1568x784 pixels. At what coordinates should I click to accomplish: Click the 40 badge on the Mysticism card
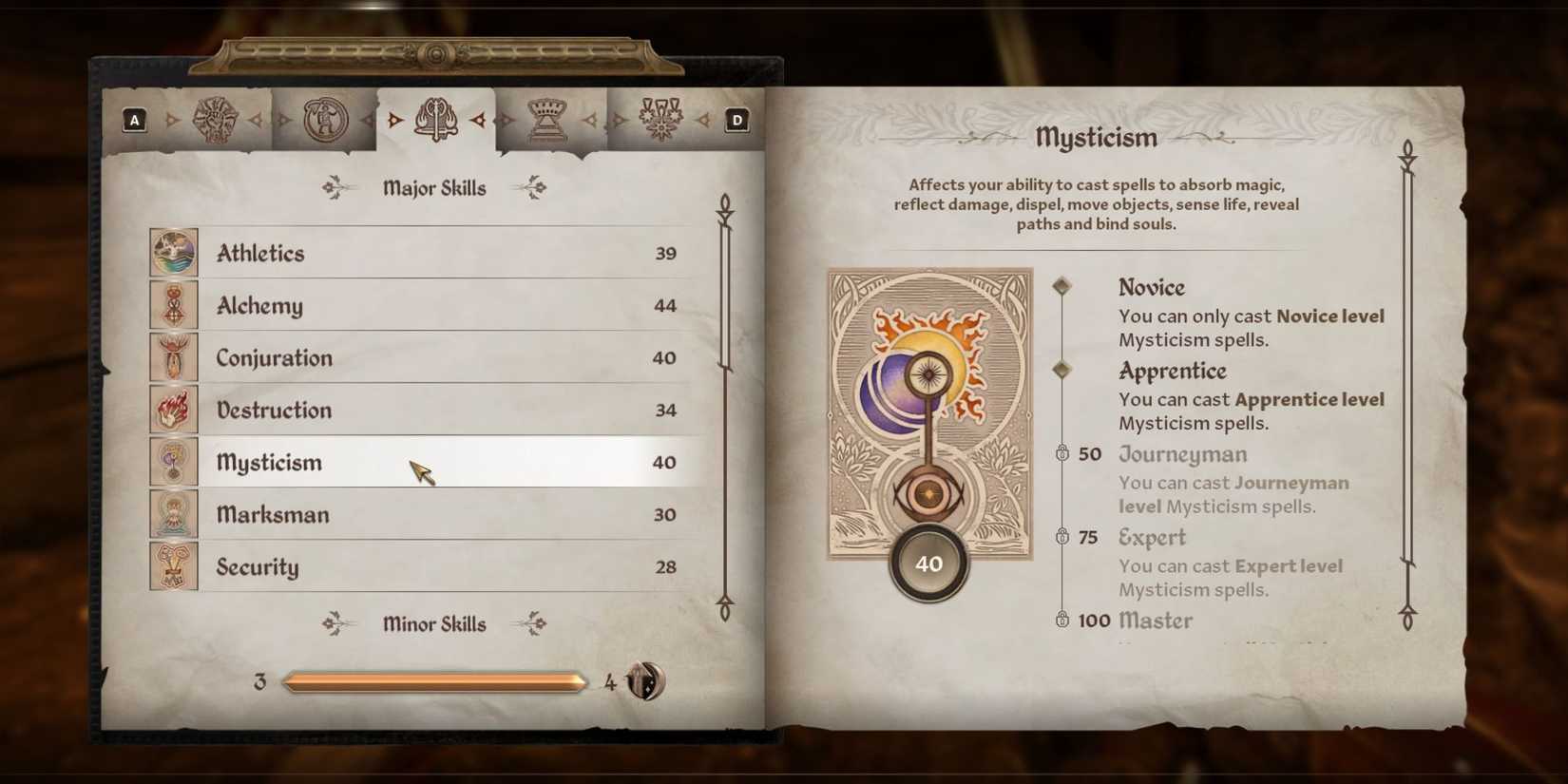pos(928,563)
